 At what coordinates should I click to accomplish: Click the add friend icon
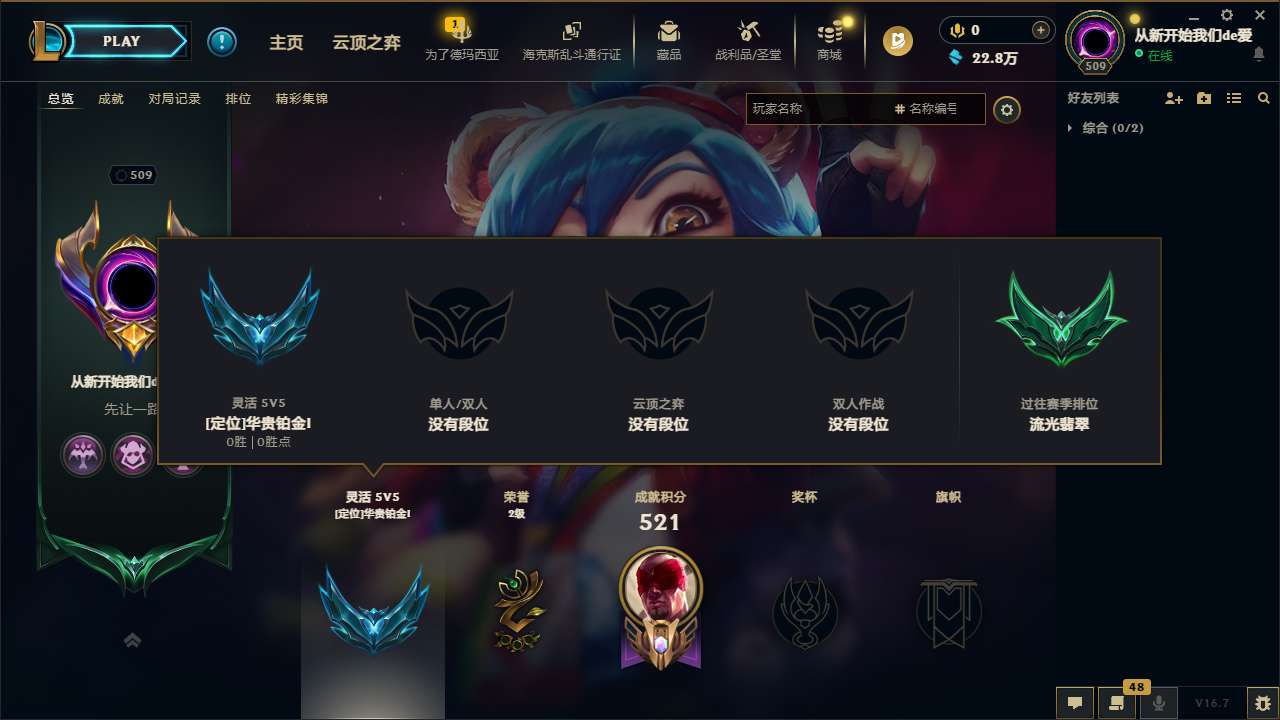[1173, 98]
